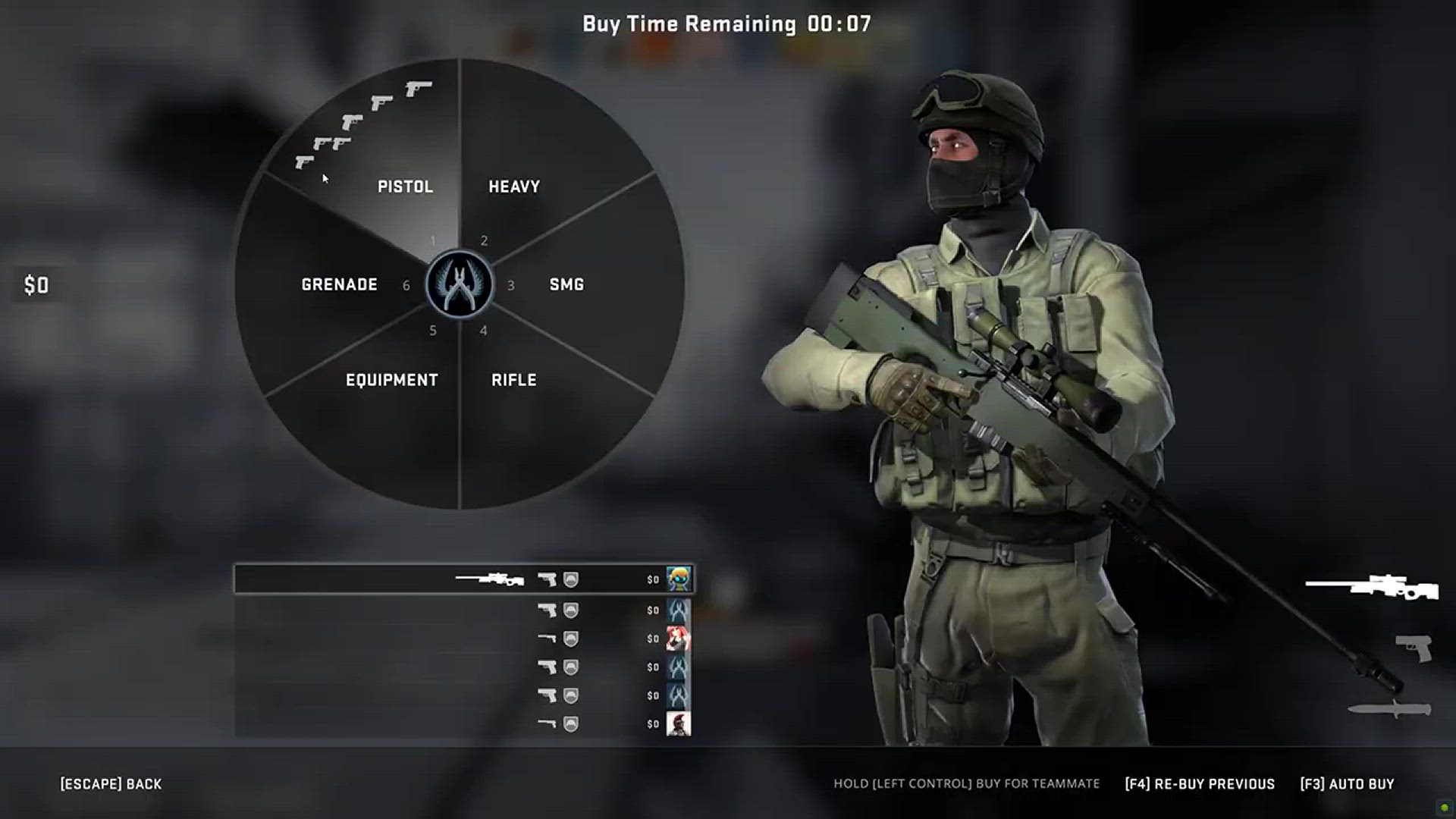Choose the SMG category

pos(566,284)
